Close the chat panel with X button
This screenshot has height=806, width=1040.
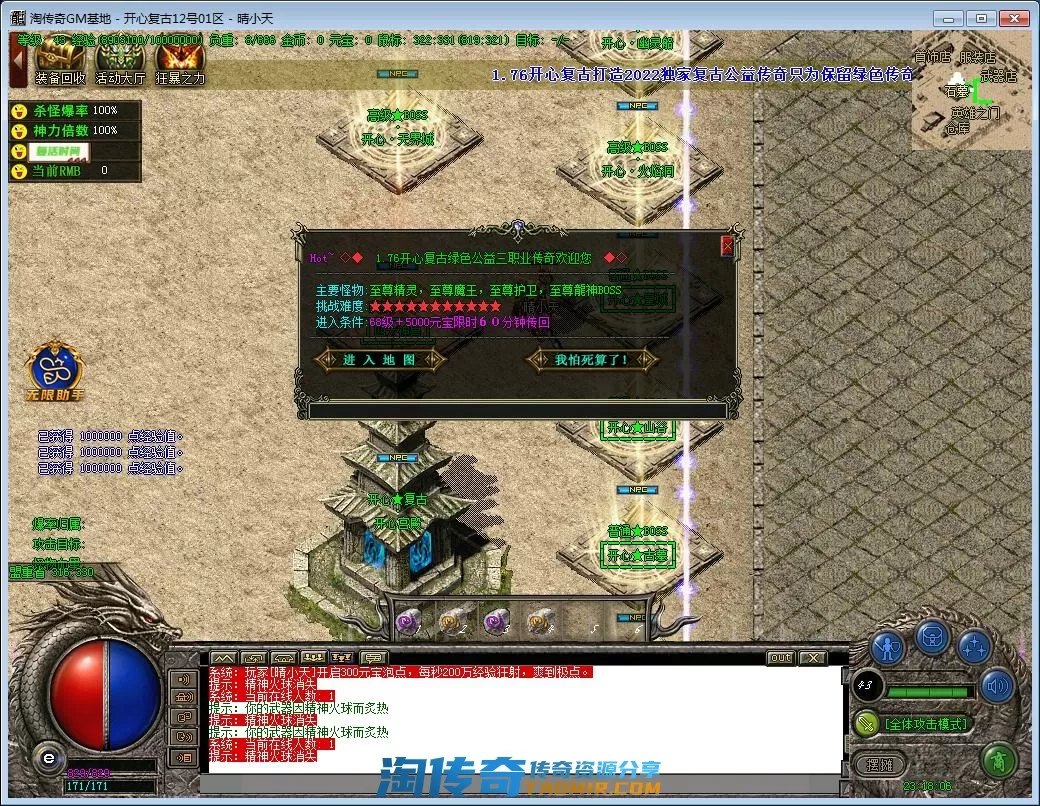(813, 658)
